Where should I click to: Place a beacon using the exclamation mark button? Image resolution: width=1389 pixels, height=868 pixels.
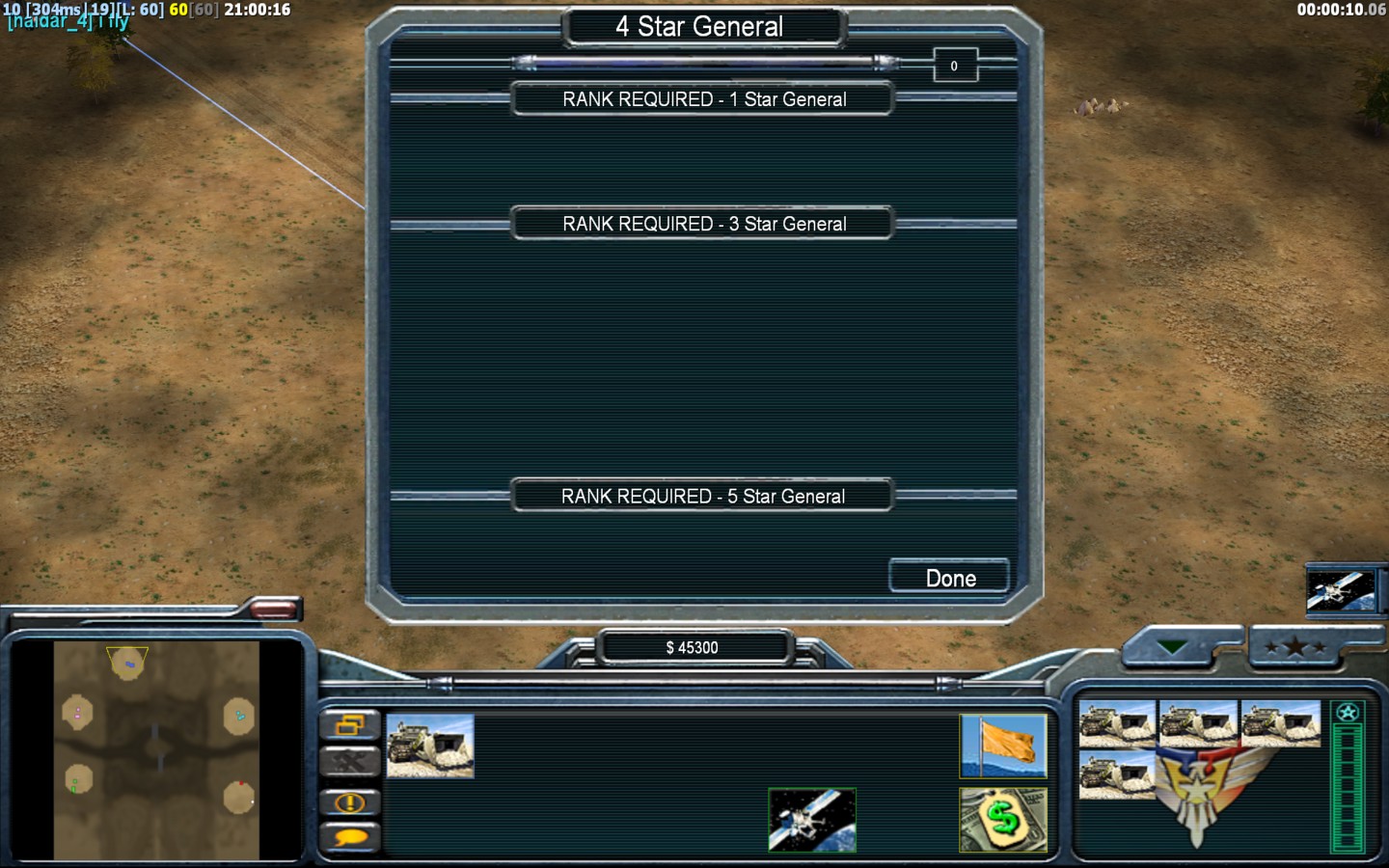(x=349, y=802)
